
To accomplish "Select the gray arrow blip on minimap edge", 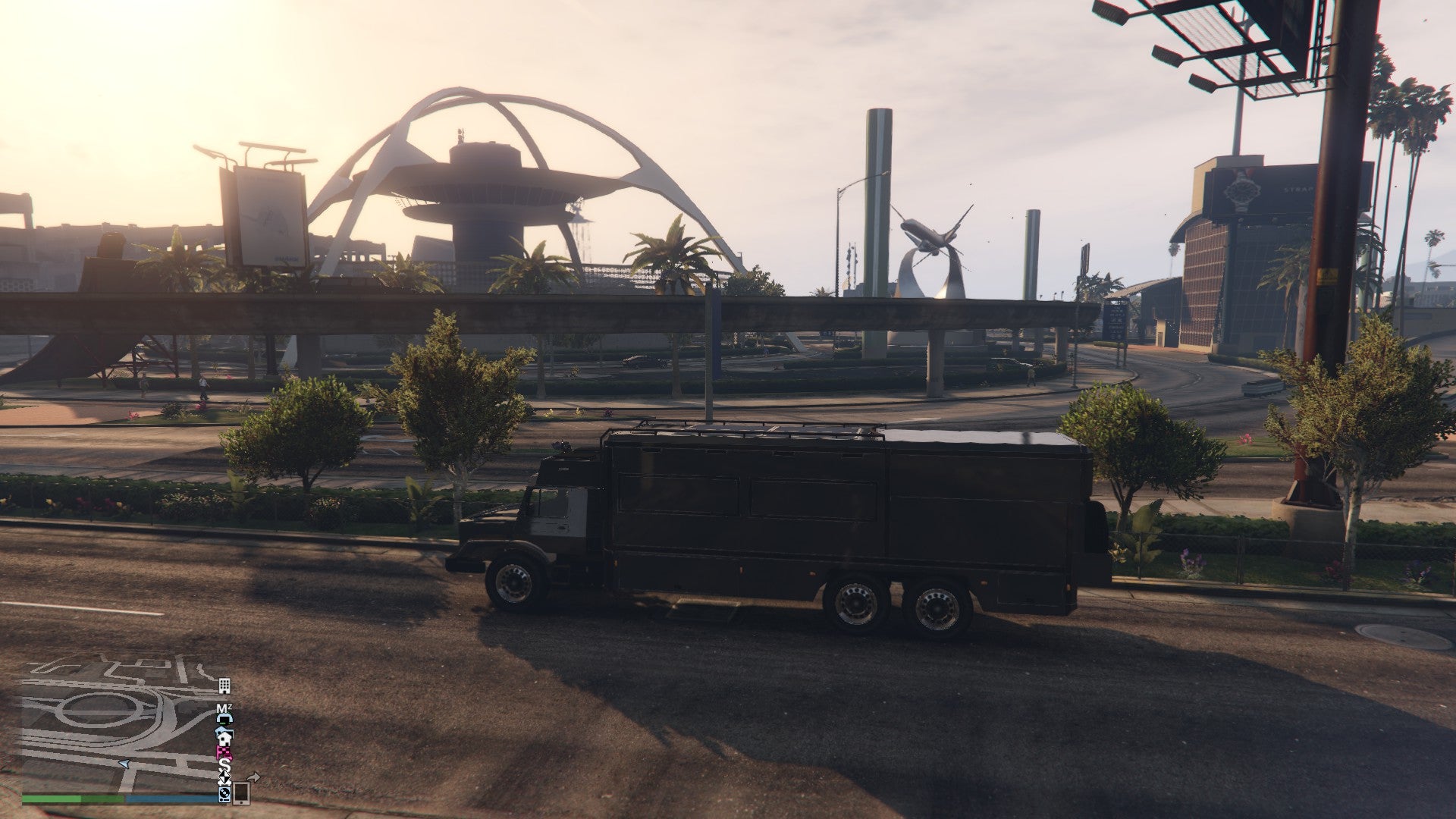I will [x=253, y=776].
